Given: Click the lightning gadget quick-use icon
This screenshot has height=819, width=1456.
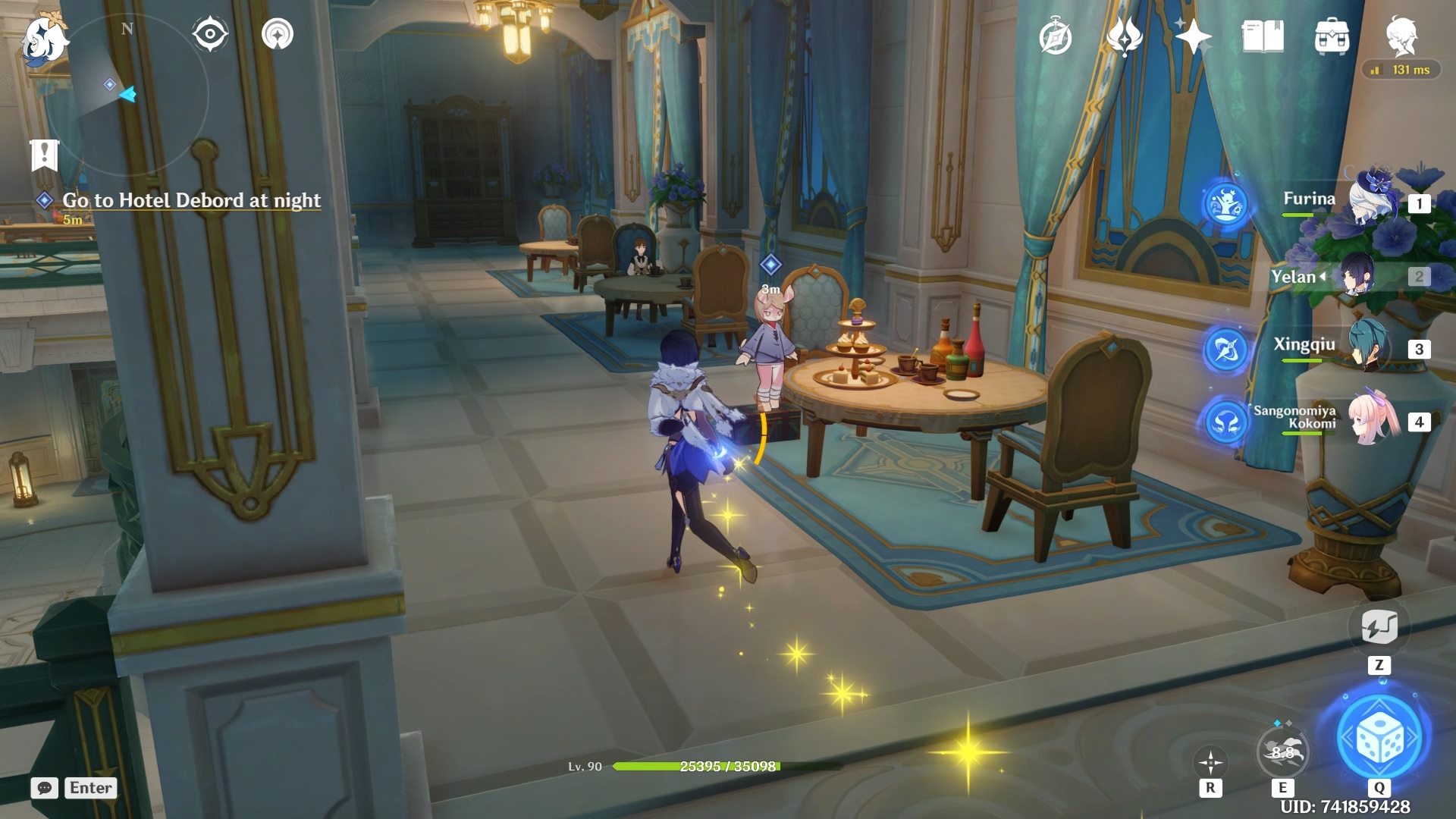Looking at the screenshot, I should point(1379,627).
